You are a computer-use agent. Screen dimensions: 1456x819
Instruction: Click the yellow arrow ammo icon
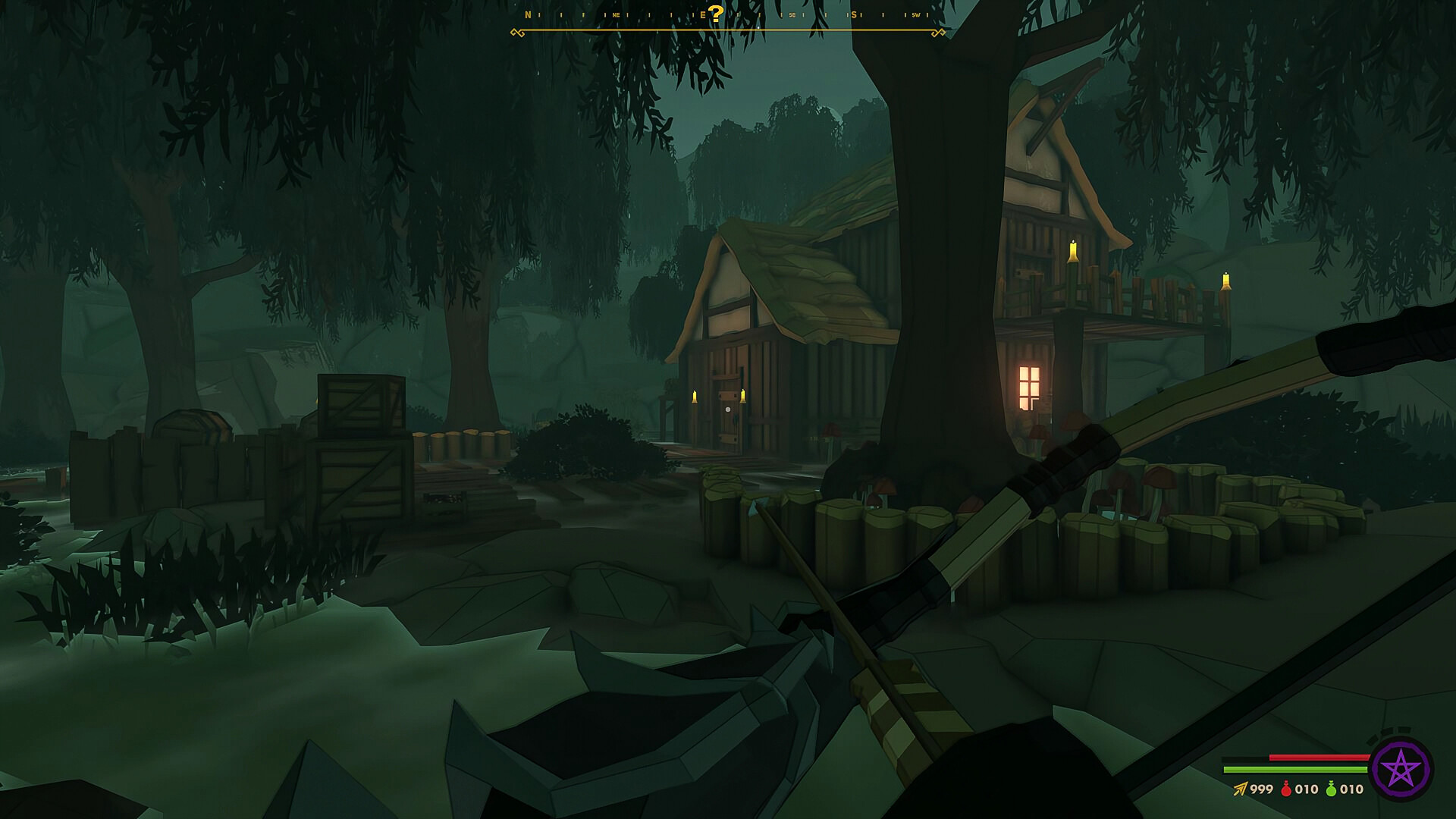1241,789
